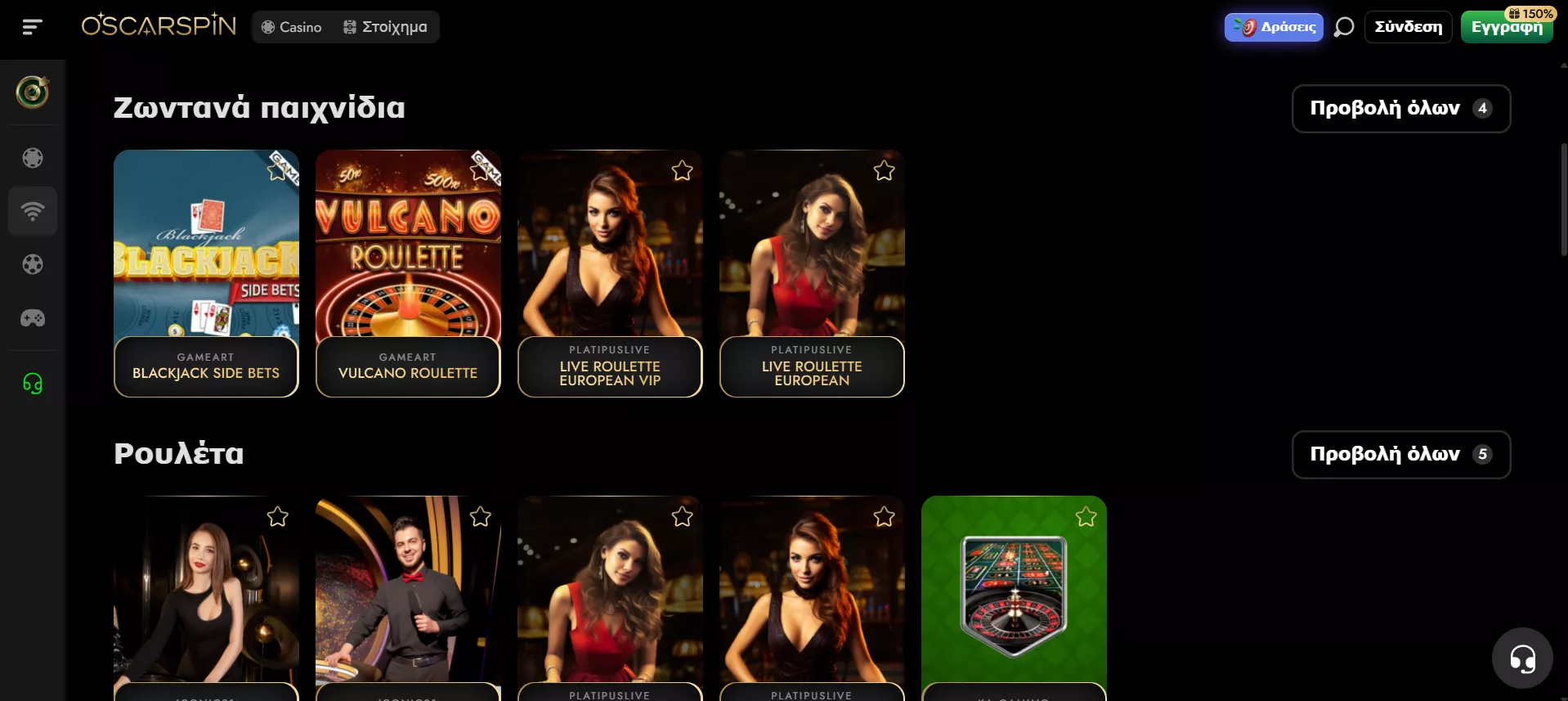Image resolution: width=1568 pixels, height=701 pixels.
Task: Open the floating live chat support bubble
Action: click(1521, 658)
